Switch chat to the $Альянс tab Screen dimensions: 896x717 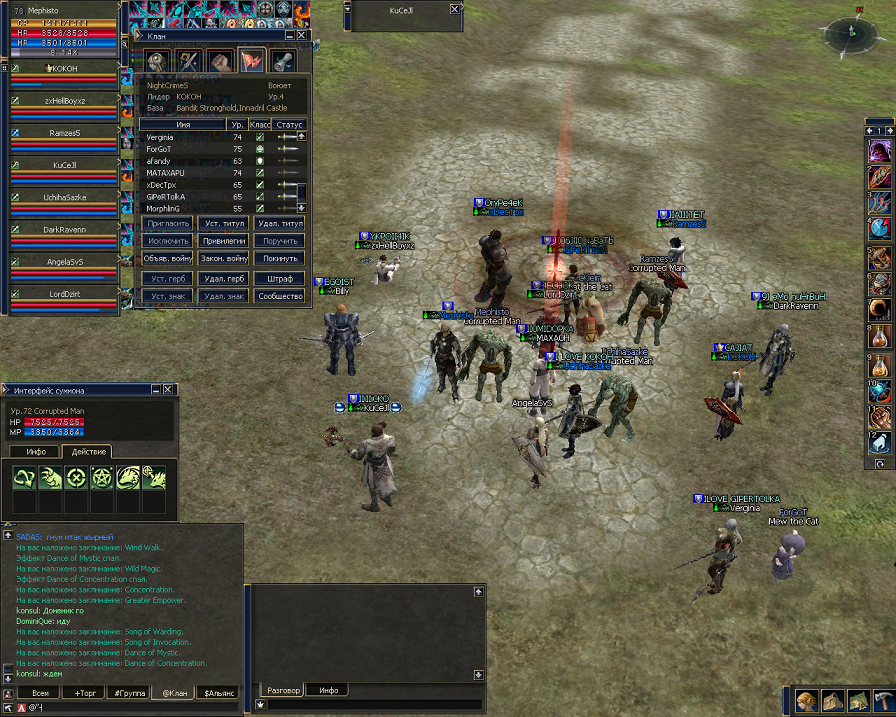pyautogui.click(x=219, y=692)
